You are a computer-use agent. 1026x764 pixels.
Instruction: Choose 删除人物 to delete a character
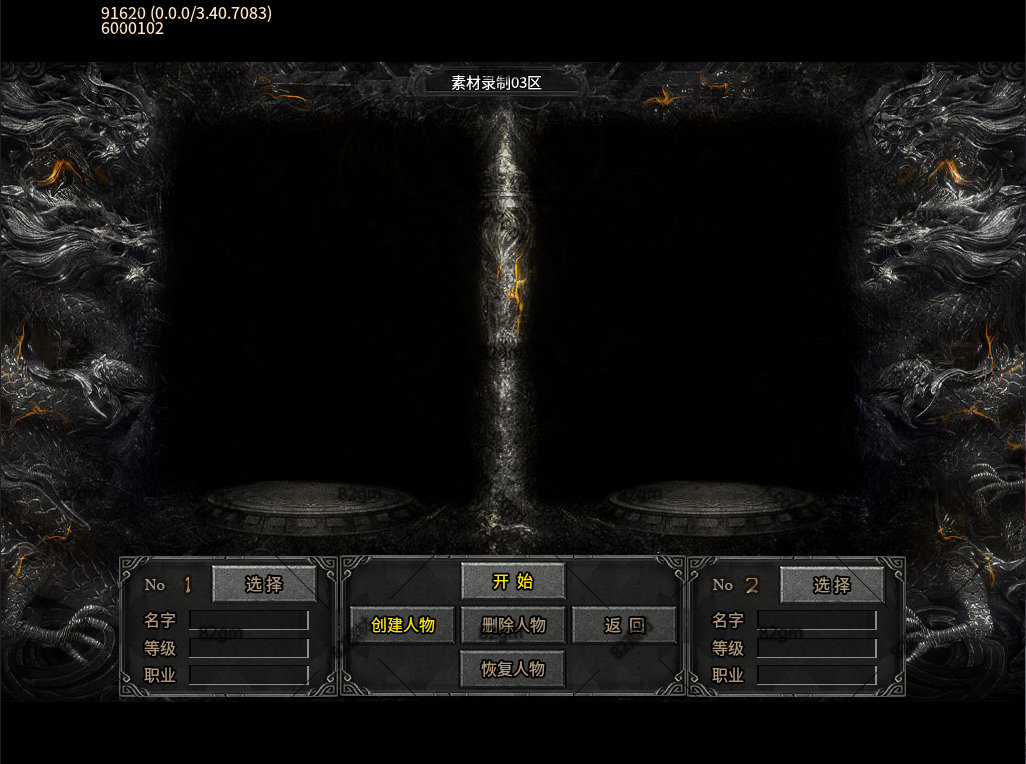pyautogui.click(x=513, y=625)
